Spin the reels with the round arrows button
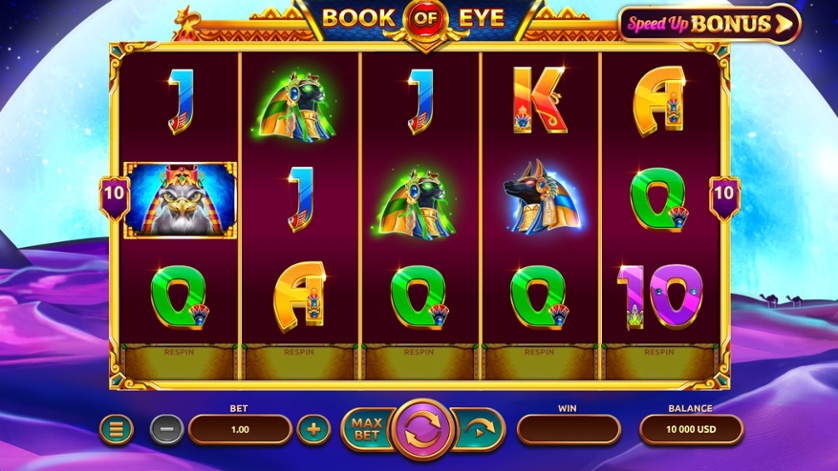Screen dimensions: 838x471 425,429
